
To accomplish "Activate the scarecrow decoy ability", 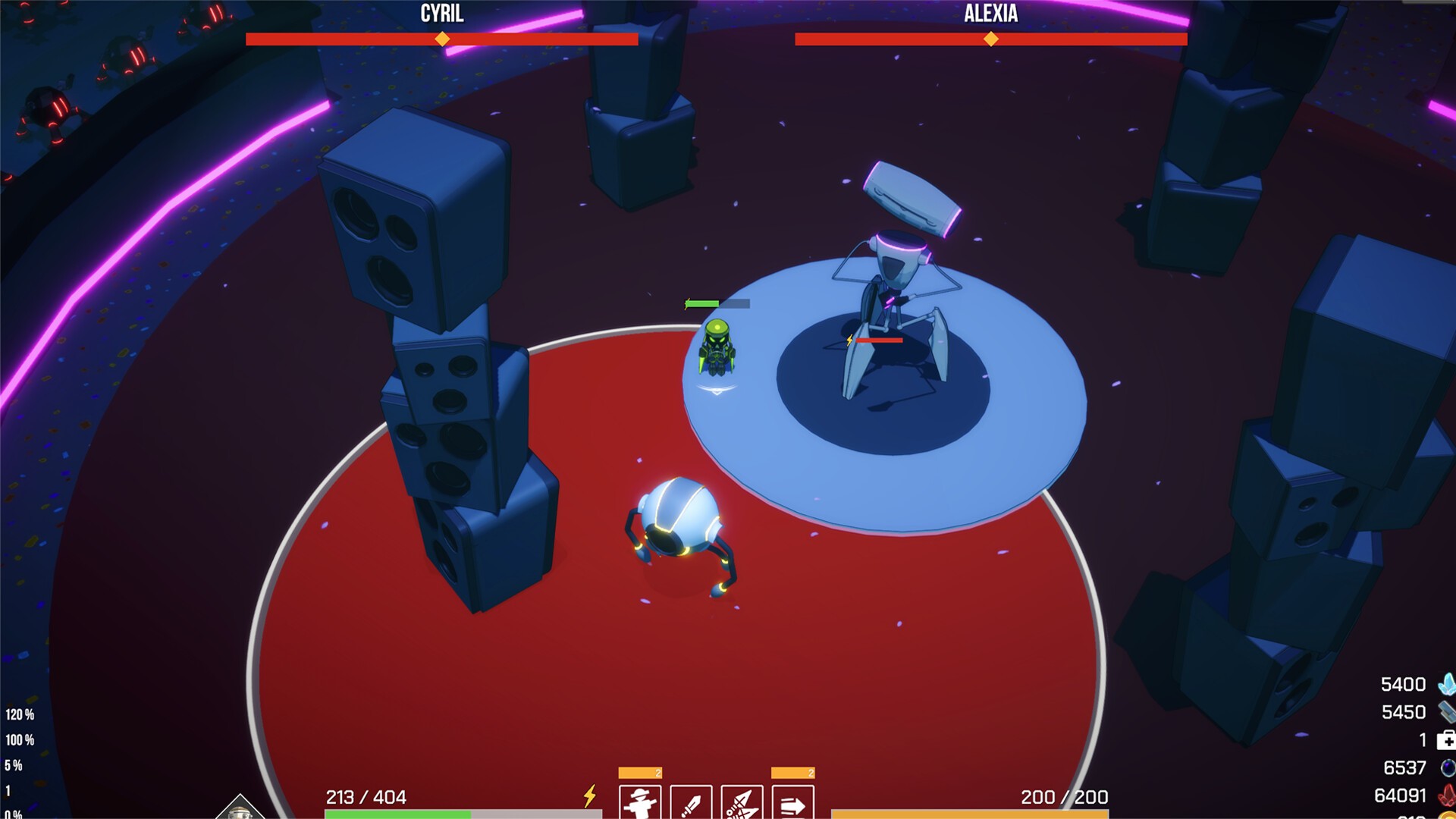I will point(639,803).
